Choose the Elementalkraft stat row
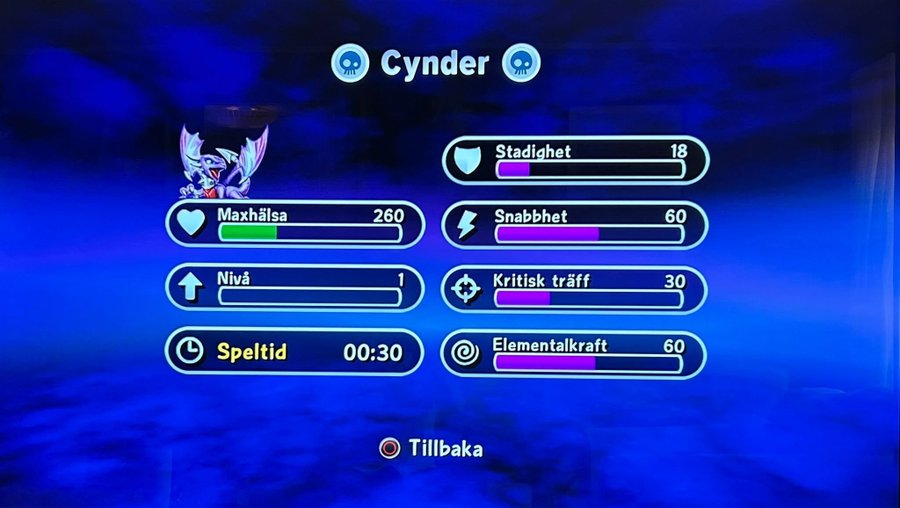The width and height of the screenshot is (900, 508). tap(575, 354)
